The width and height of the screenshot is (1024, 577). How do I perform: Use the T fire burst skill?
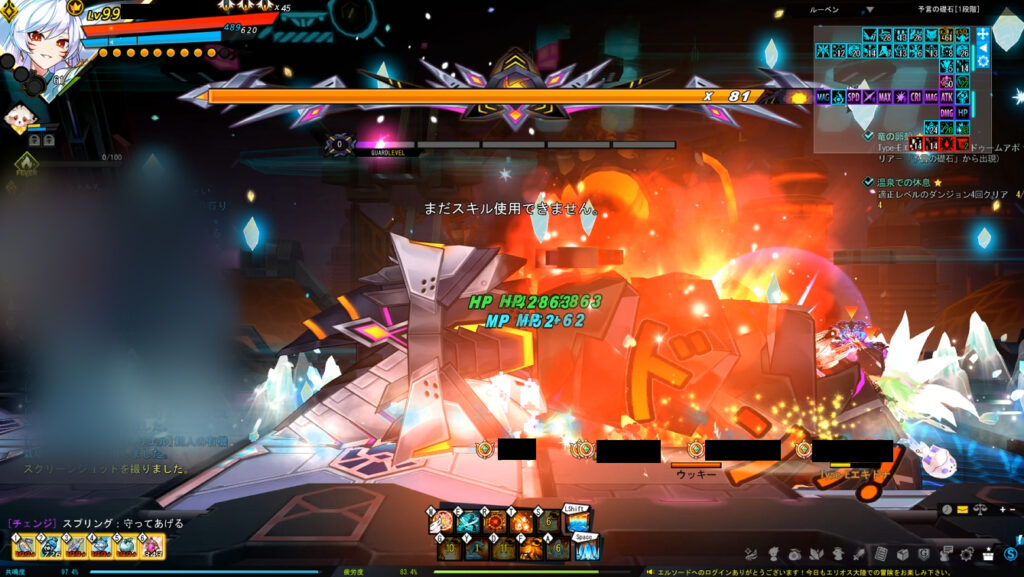click(521, 522)
